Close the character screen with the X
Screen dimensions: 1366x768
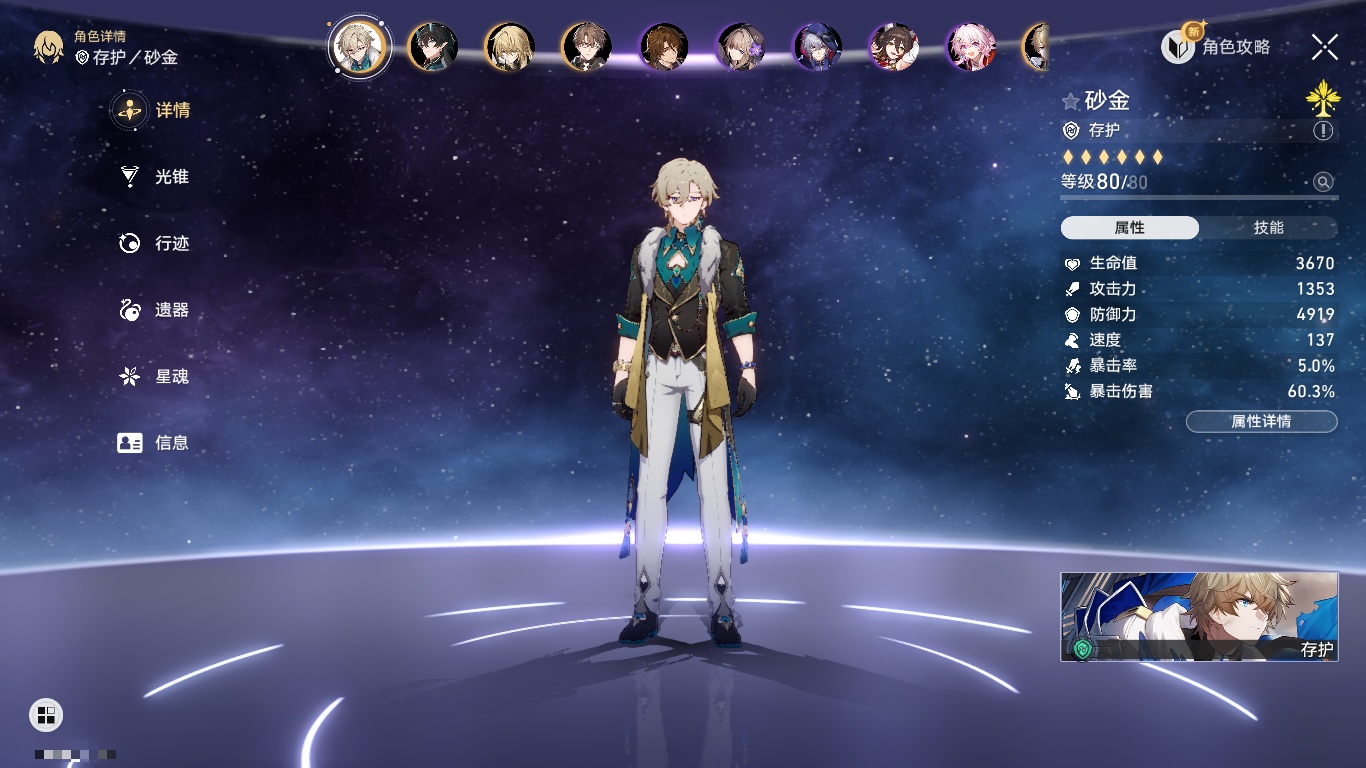[x=1324, y=46]
